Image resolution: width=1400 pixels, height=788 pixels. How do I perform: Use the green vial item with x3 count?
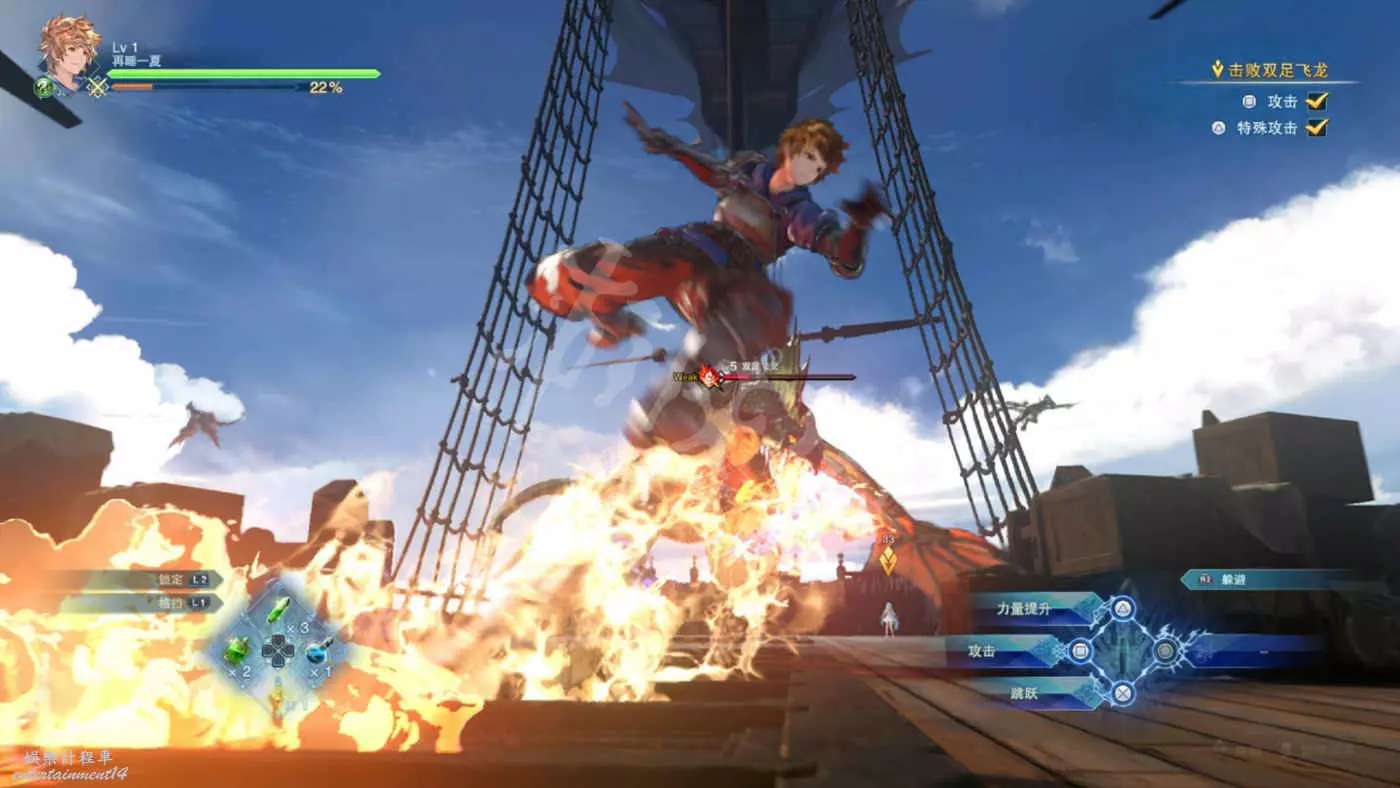pyautogui.click(x=279, y=610)
